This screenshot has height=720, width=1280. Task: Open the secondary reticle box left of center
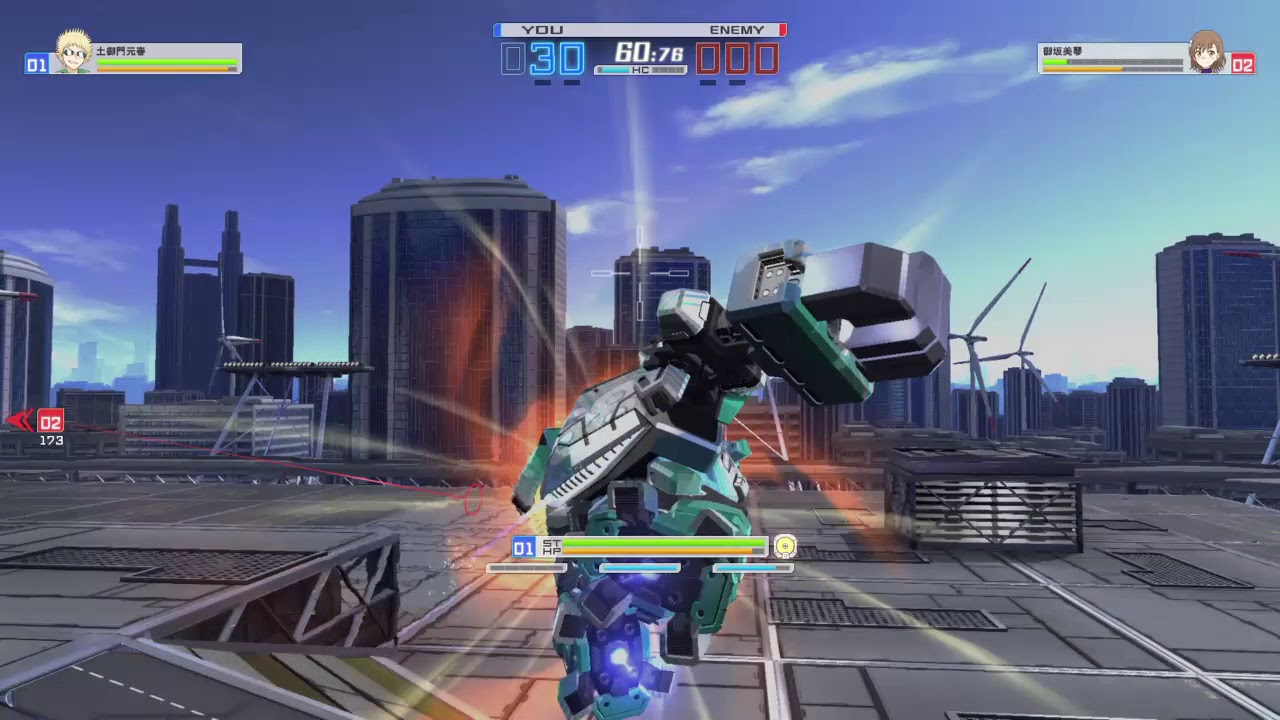tap(602, 273)
